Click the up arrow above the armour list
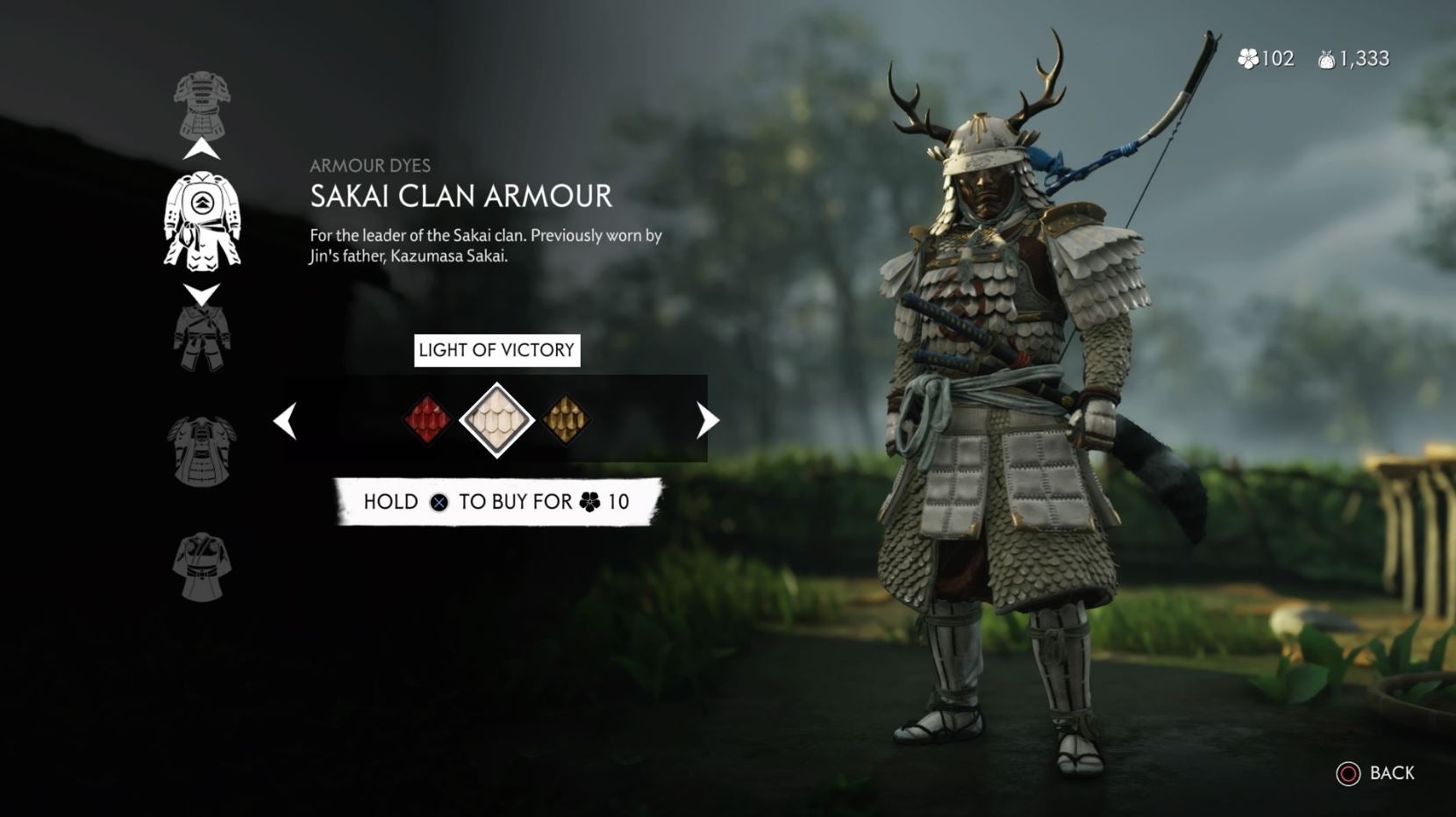Viewport: 1456px width, 817px height. click(x=203, y=147)
